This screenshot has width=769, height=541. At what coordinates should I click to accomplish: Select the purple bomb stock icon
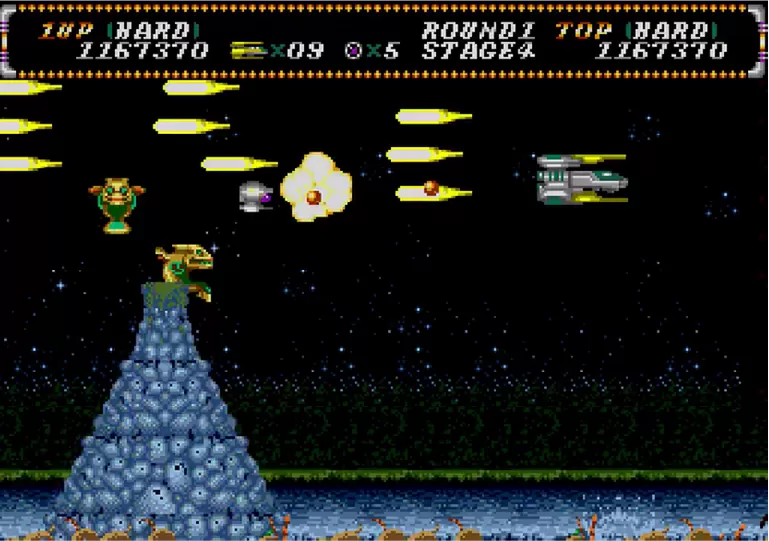point(353,51)
